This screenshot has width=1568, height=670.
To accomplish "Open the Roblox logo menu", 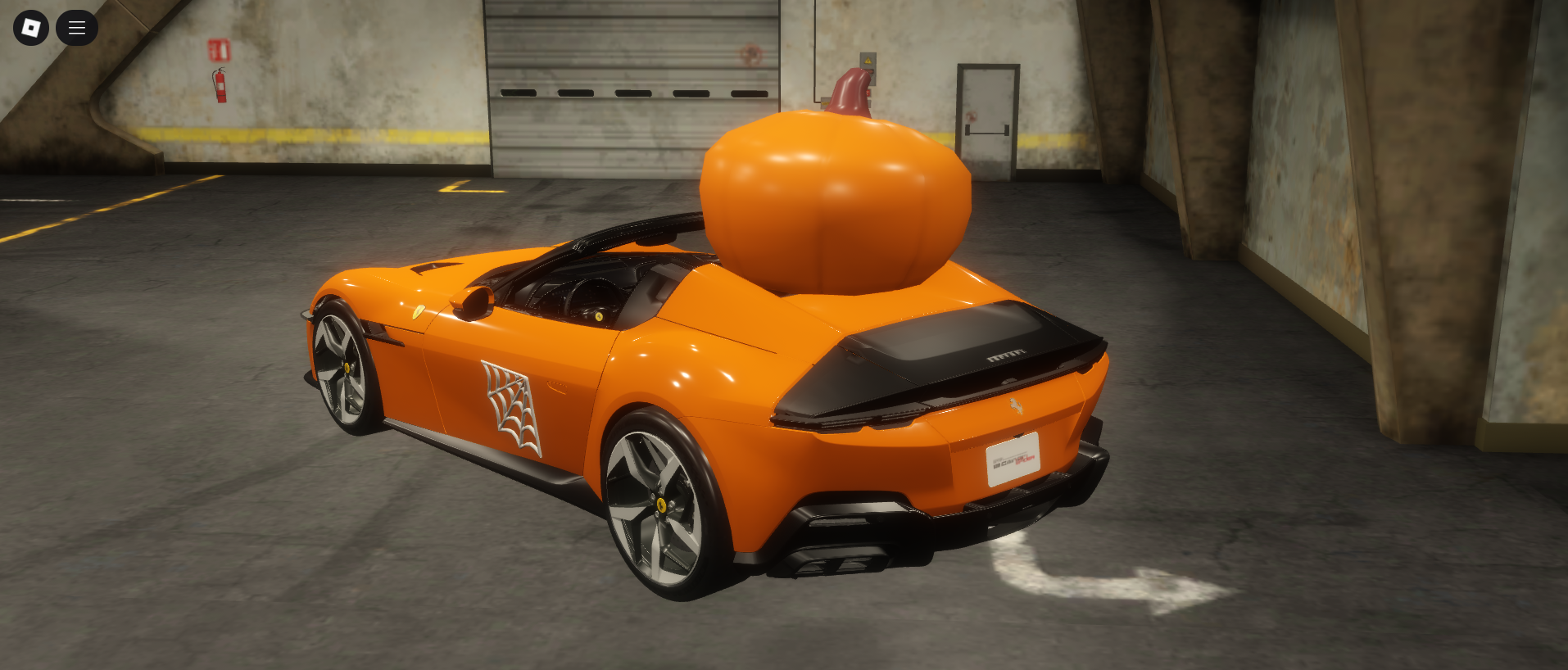I will 31,28.
